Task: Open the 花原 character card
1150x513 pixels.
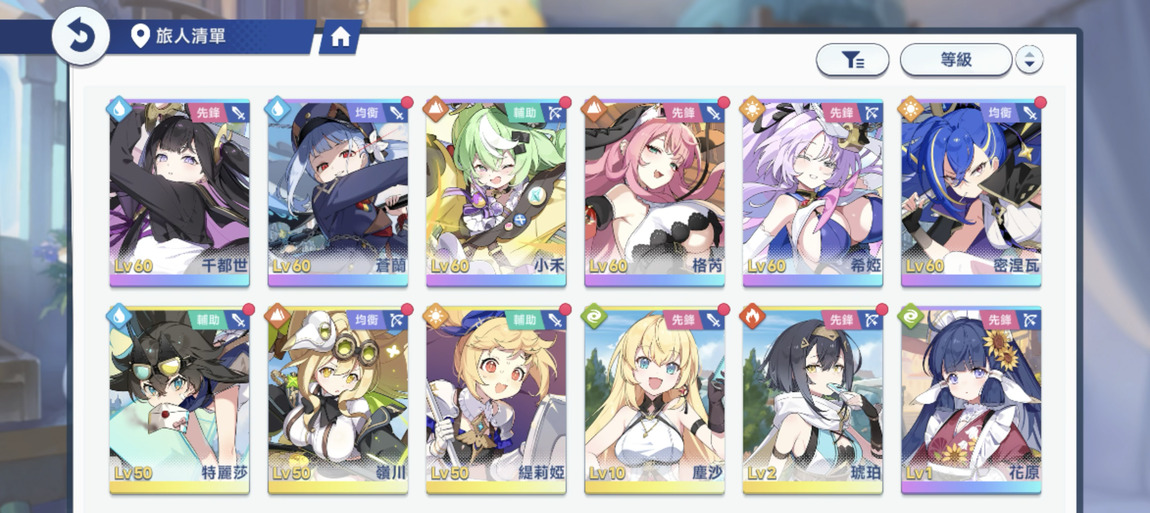Action: coord(970,400)
